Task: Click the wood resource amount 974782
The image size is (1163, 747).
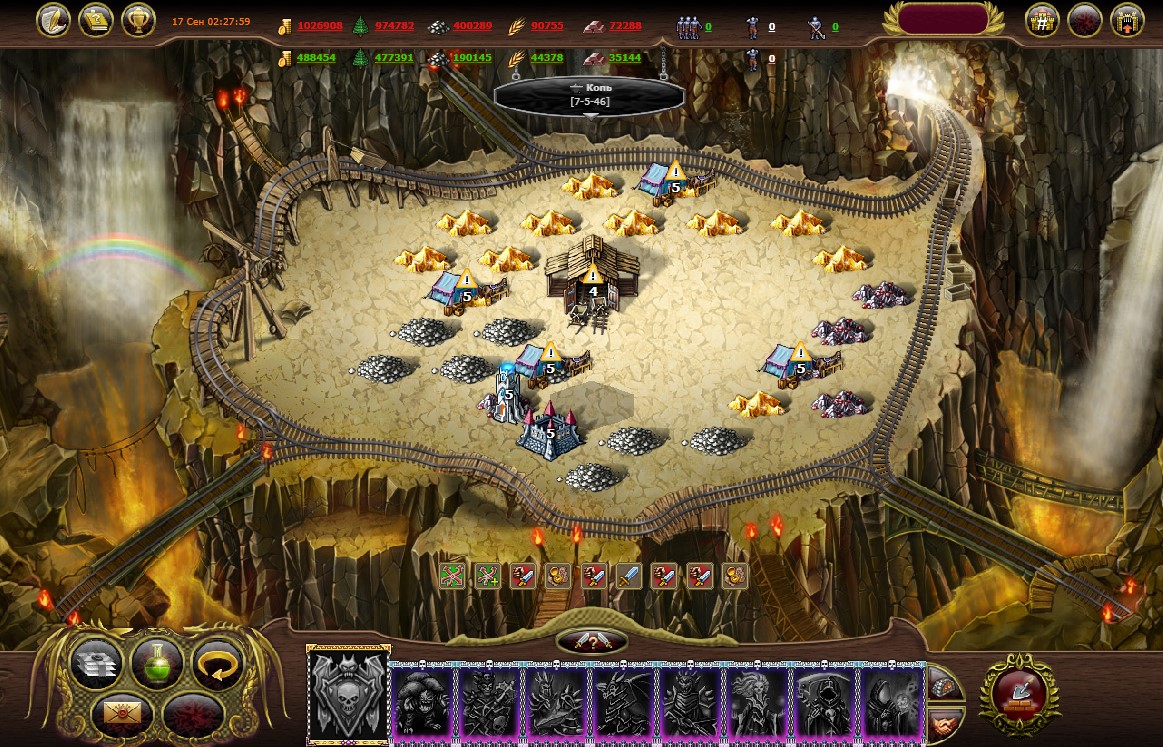Action: click(x=394, y=26)
